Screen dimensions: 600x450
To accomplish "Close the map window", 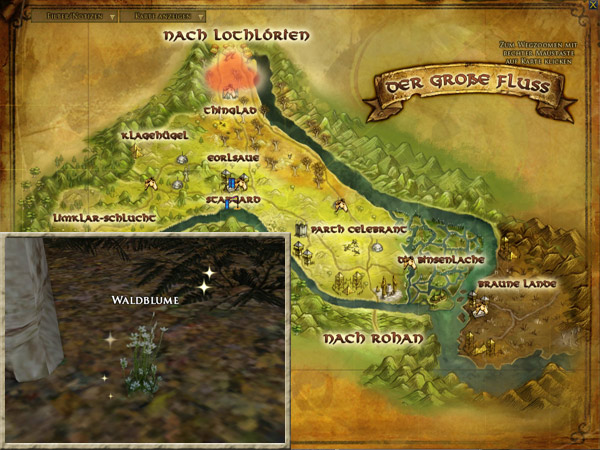I will 588,8.
